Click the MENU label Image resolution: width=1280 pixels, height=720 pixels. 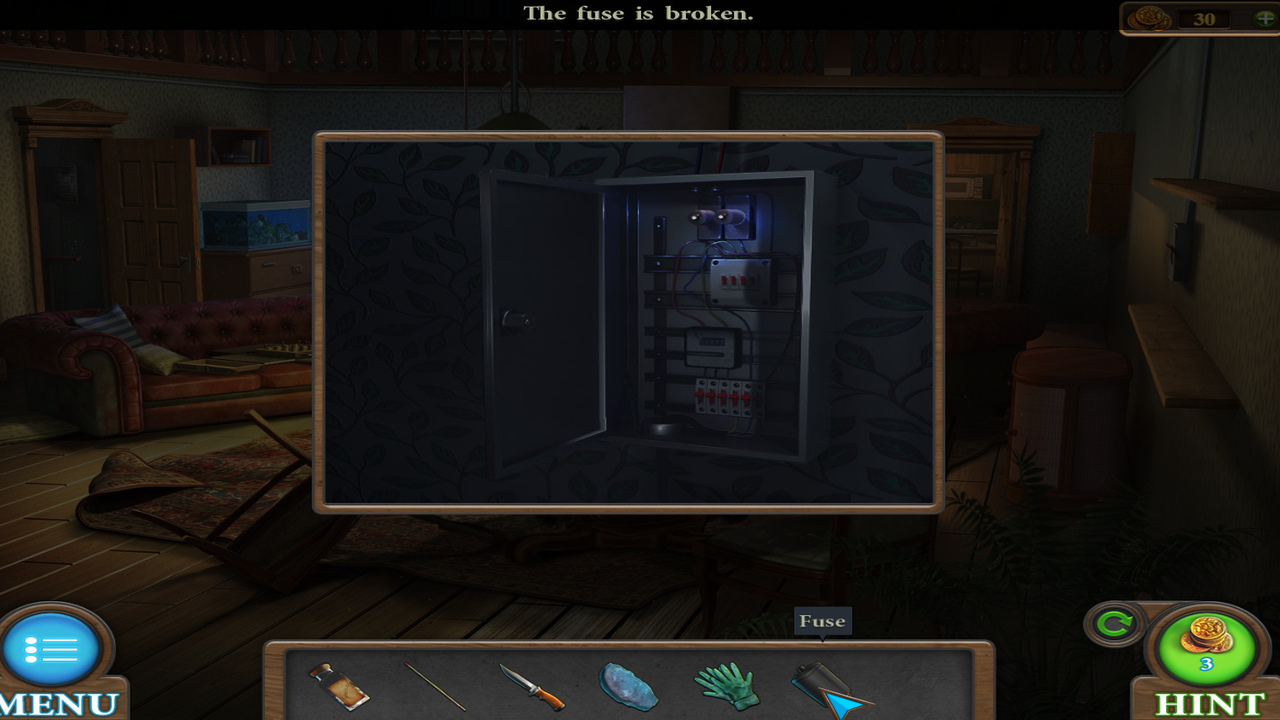coord(55,703)
